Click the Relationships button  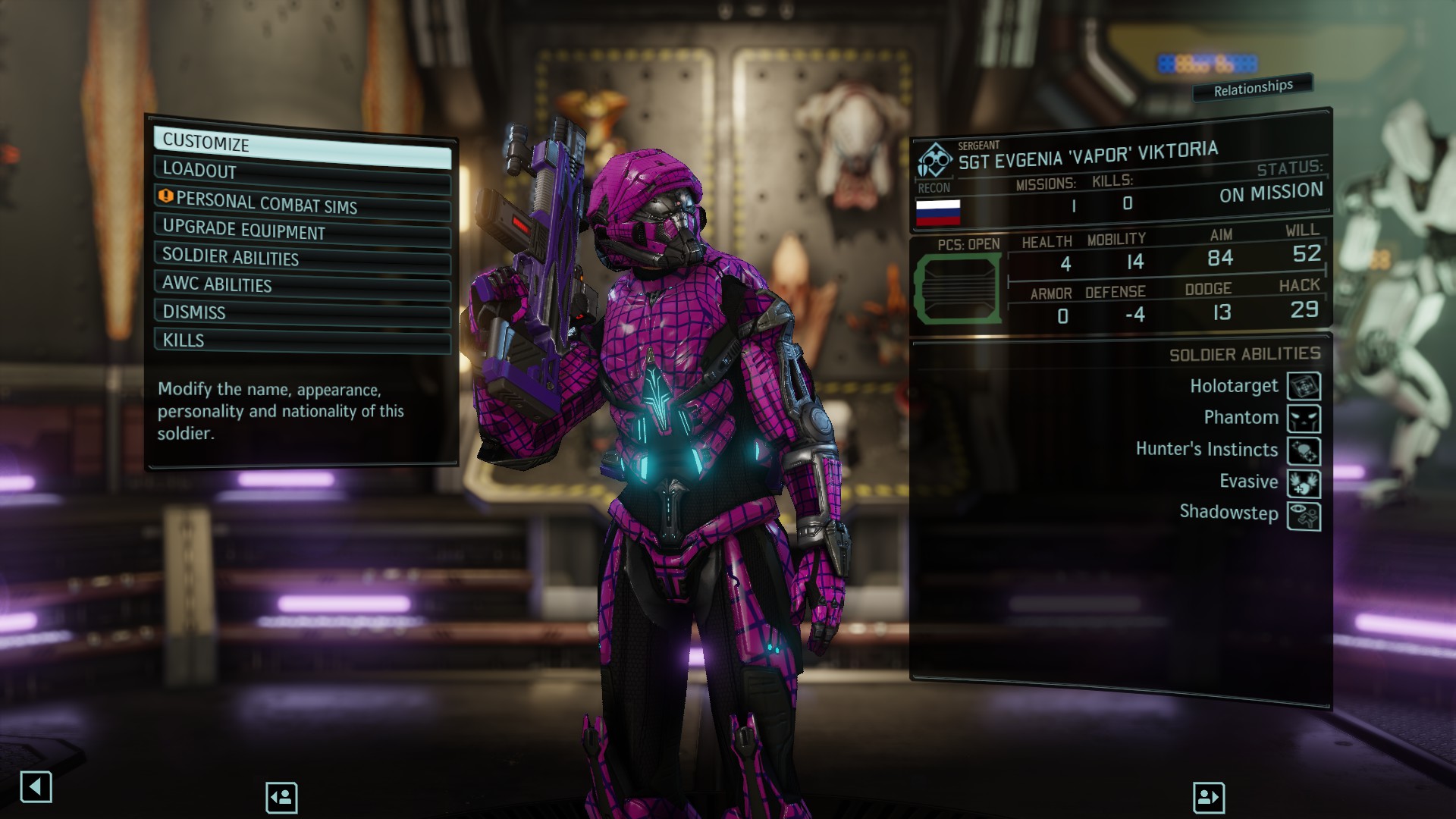[1252, 89]
